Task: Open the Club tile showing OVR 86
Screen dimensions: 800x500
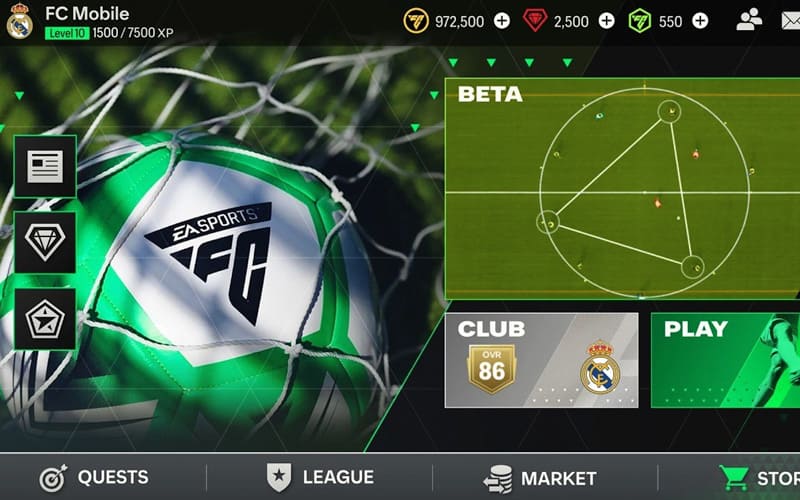Action: [x=541, y=360]
